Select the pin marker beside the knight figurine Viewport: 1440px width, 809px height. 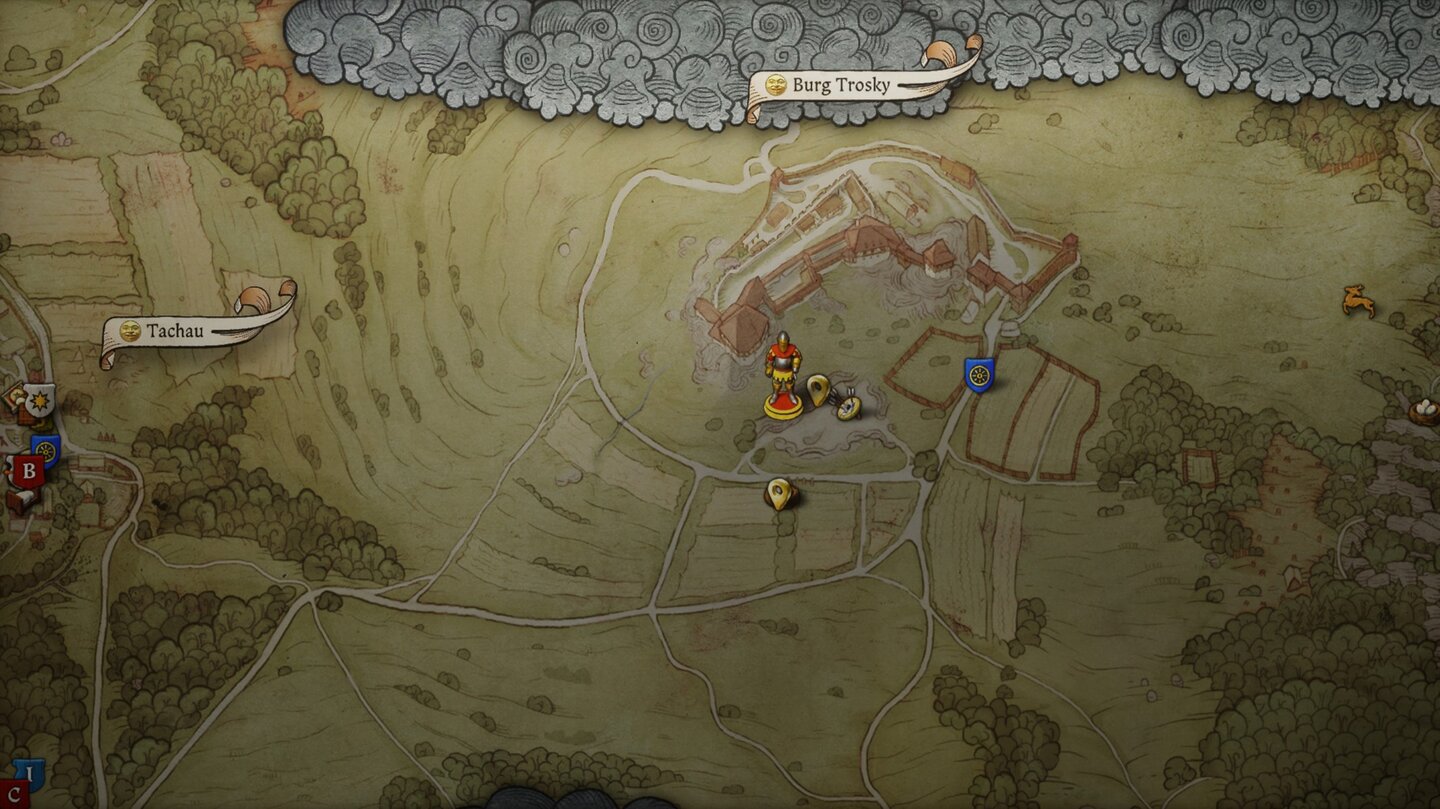coord(818,389)
